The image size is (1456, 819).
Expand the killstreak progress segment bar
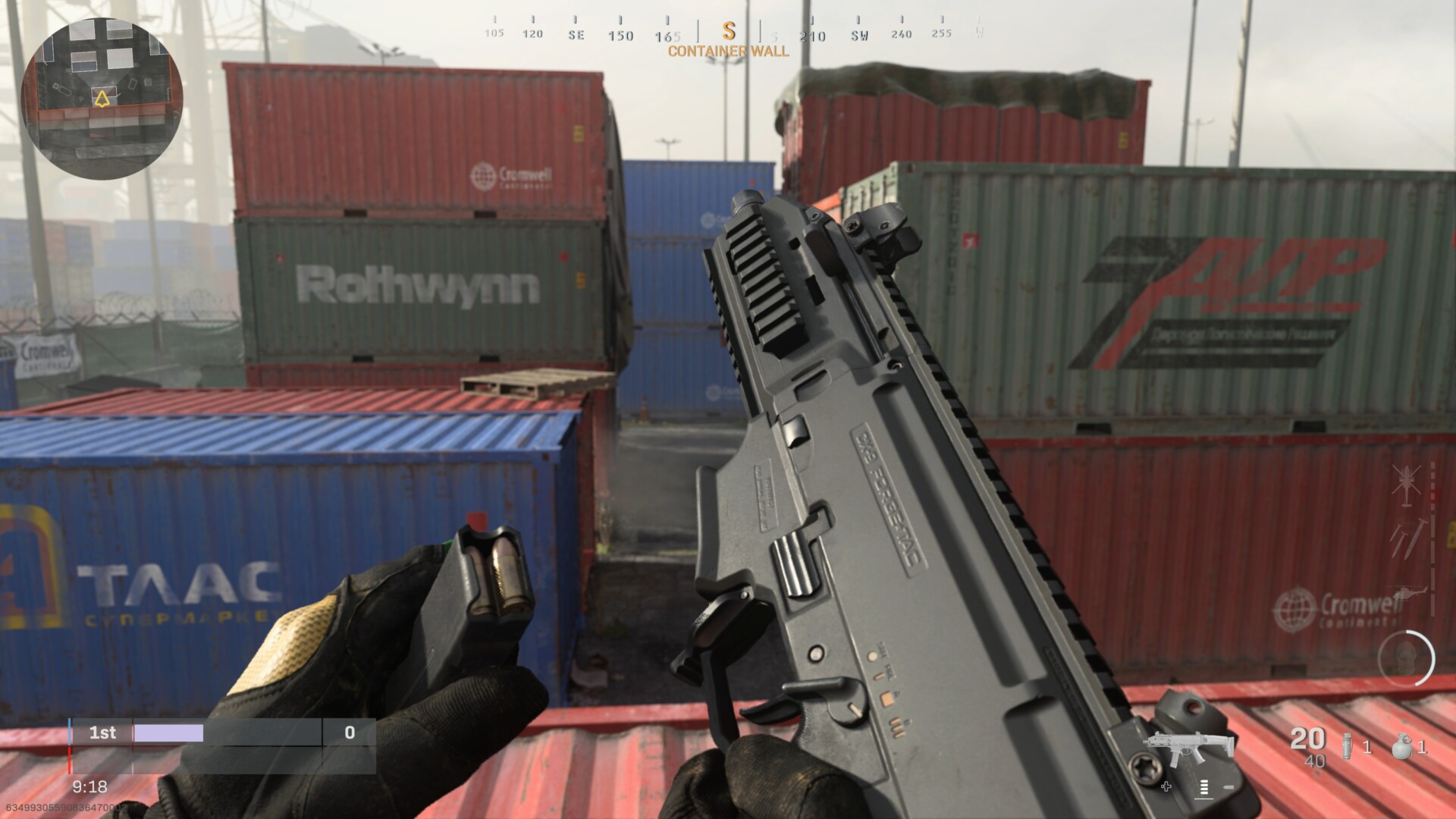point(1432,531)
